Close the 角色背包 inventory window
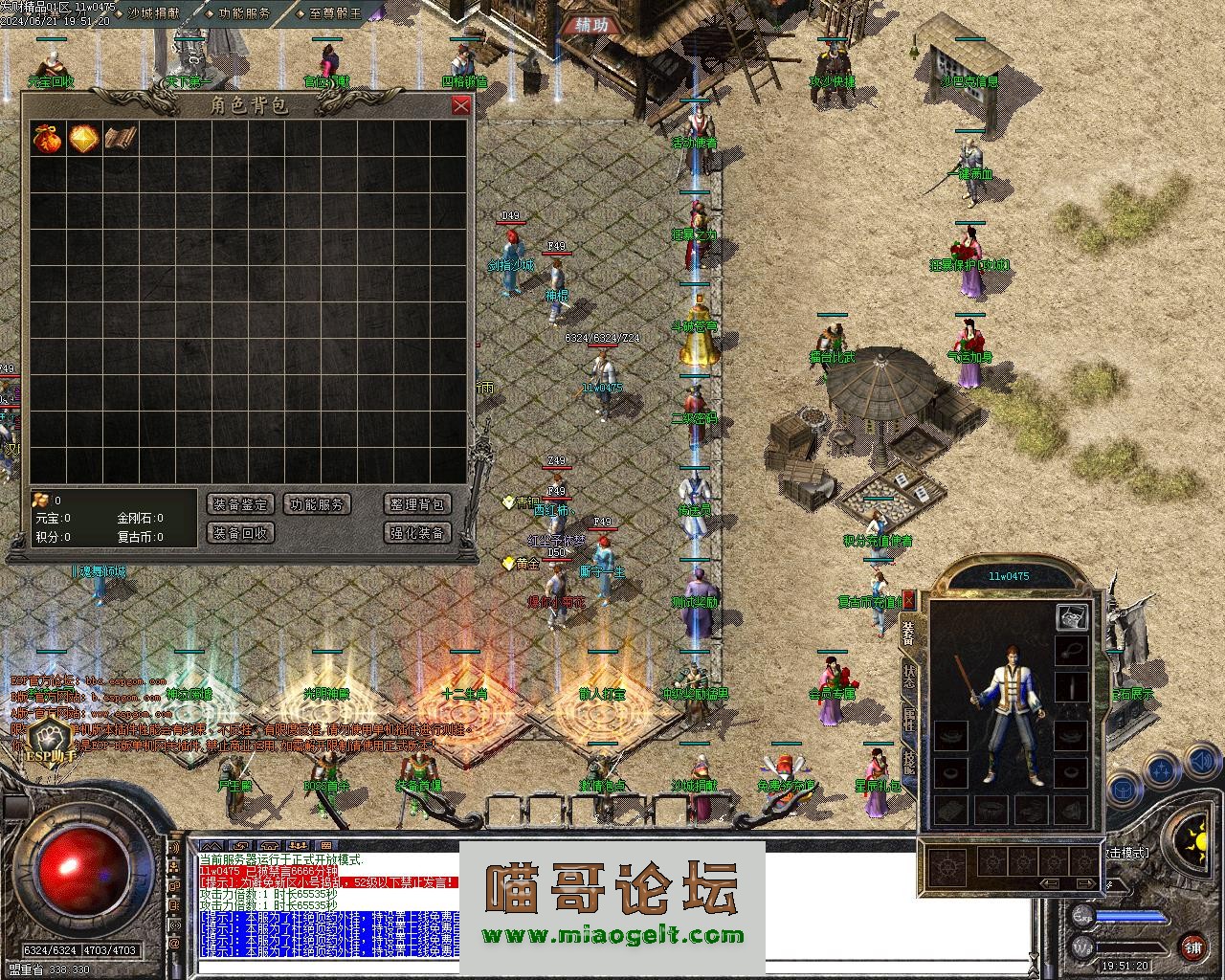The width and height of the screenshot is (1225, 980). (461, 105)
